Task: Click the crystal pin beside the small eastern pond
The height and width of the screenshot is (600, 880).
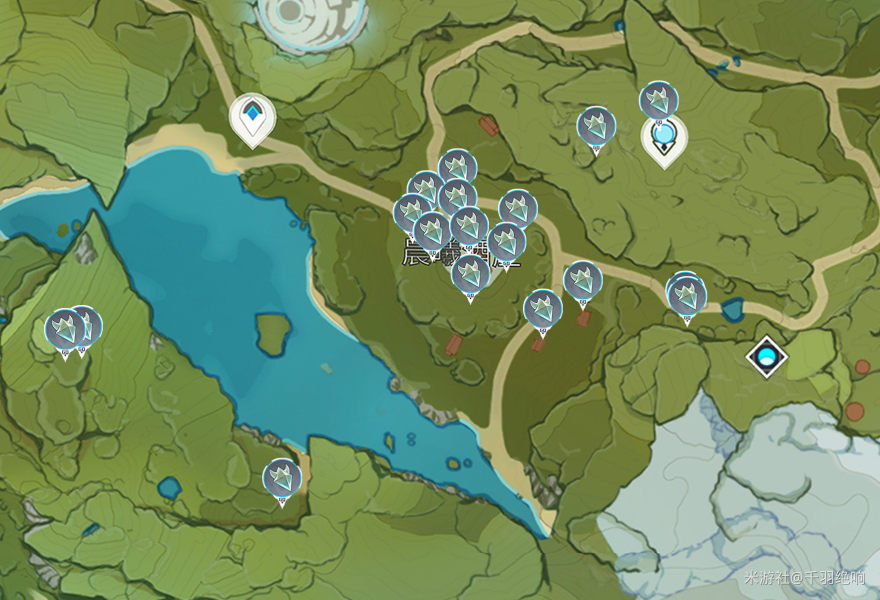Action: pyautogui.click(x=687, y=295)
